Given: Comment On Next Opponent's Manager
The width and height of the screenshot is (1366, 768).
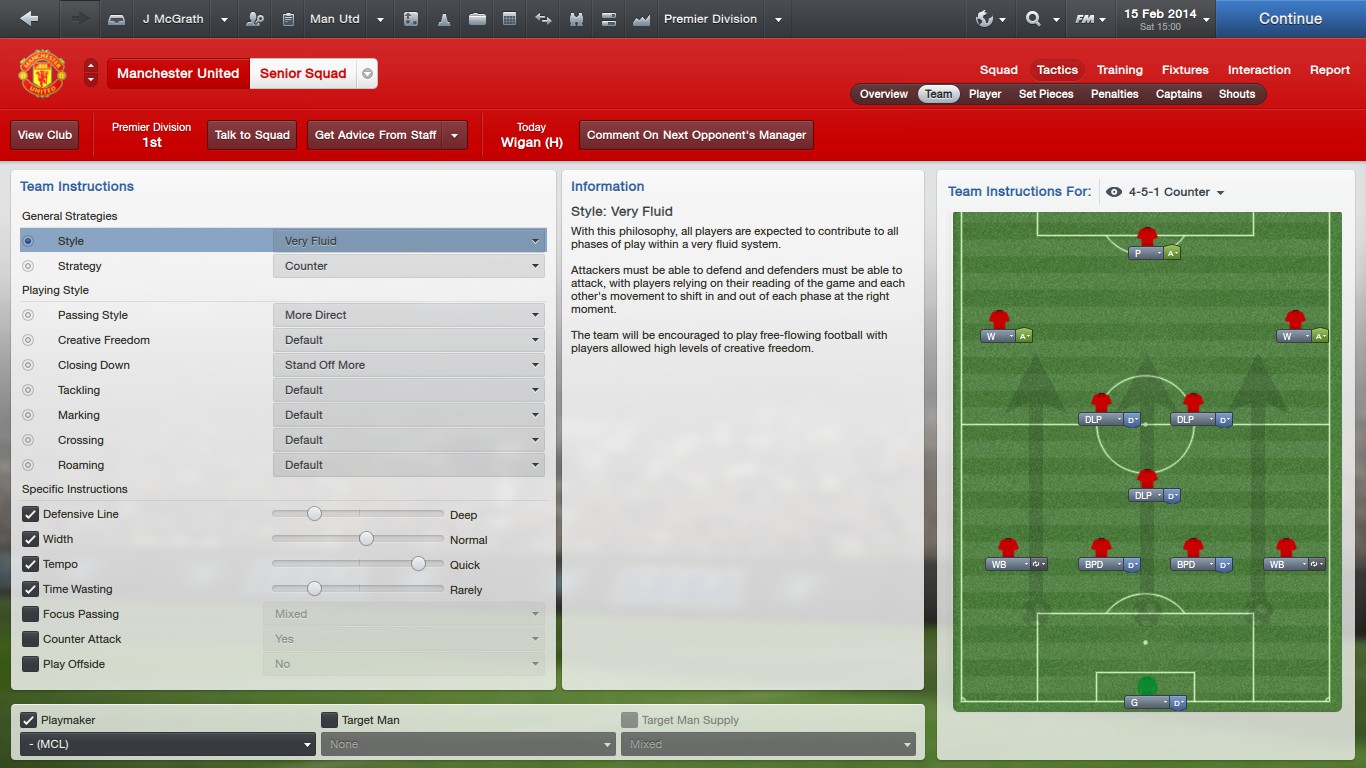Looking at the screenshot, I should point(696,135).
